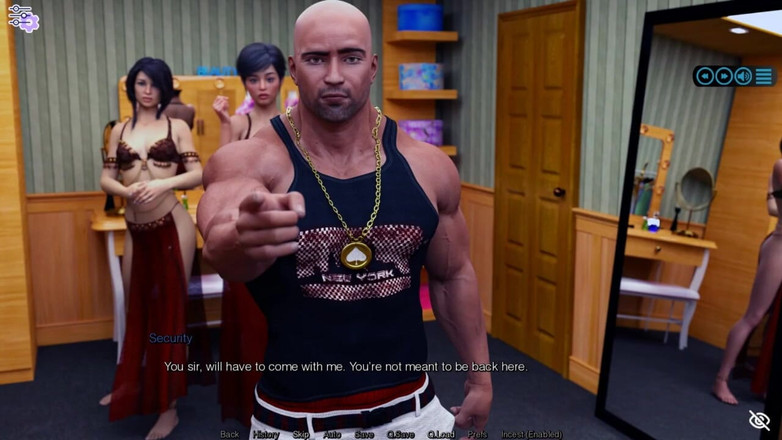
Task: Hide the interface with the crossed-eye icon
Action: 759,420
